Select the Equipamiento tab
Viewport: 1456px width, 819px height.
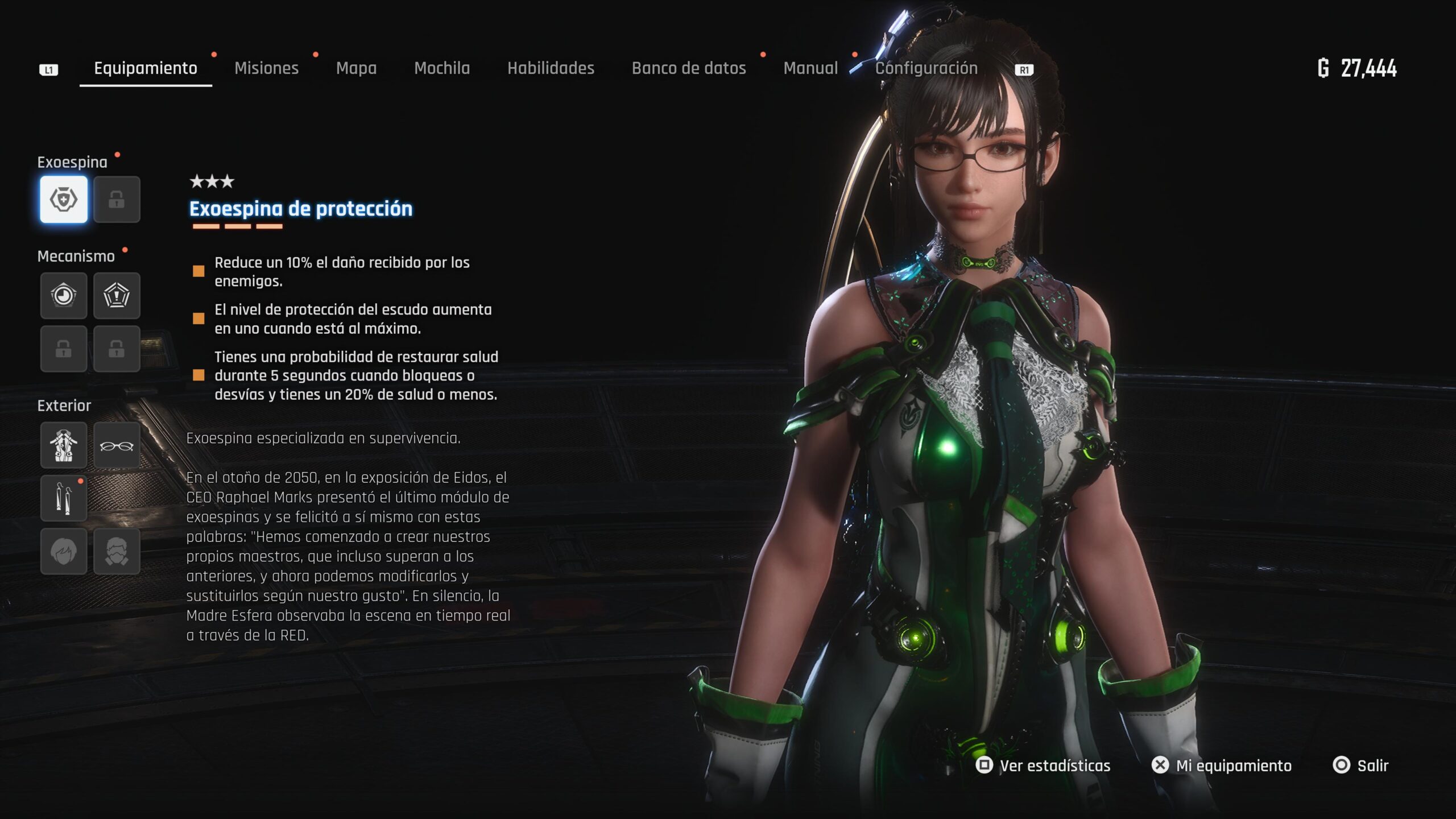click(146, 68)
